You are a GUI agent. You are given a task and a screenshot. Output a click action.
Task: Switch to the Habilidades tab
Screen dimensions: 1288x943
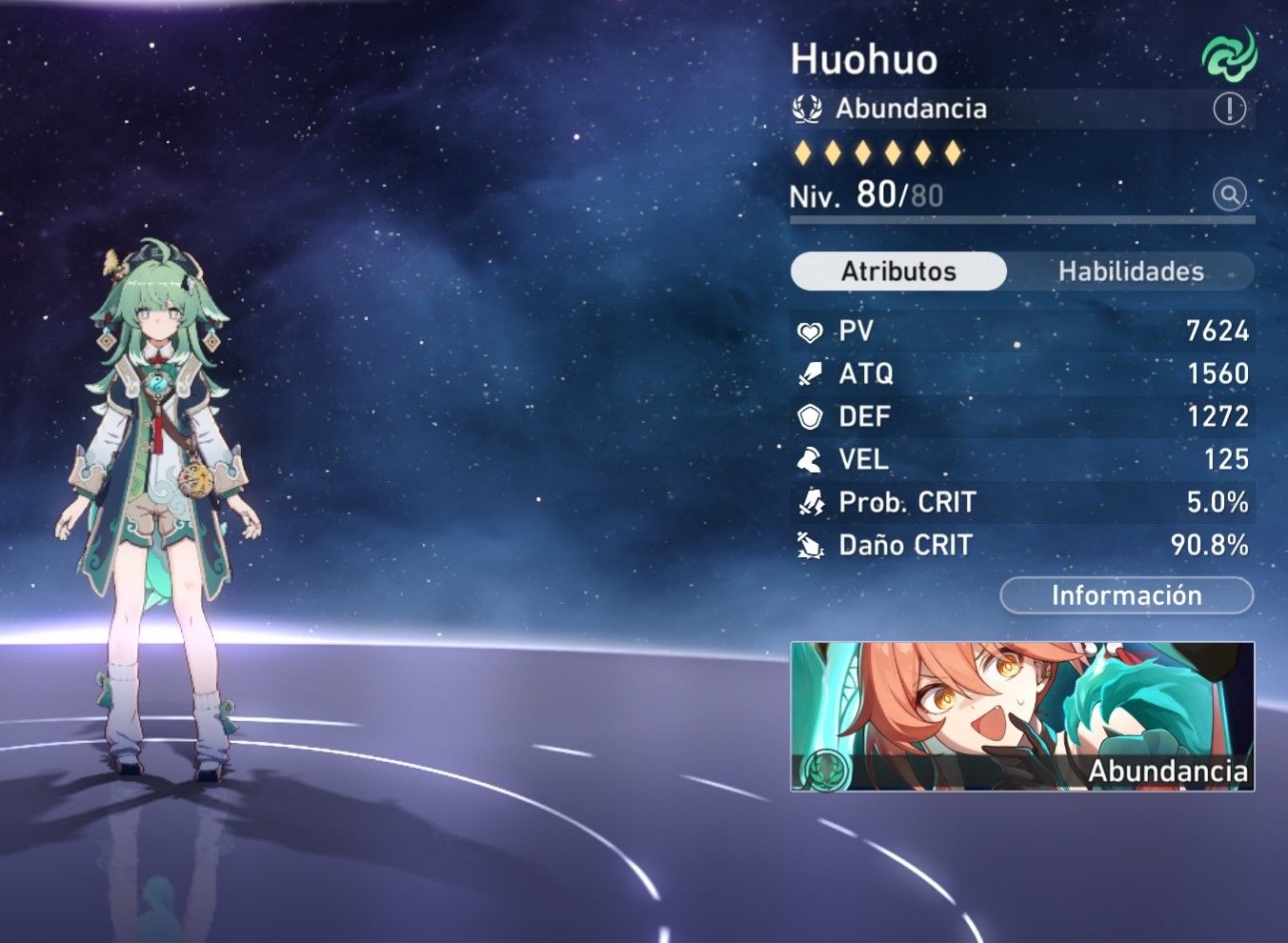[1132, 271]
